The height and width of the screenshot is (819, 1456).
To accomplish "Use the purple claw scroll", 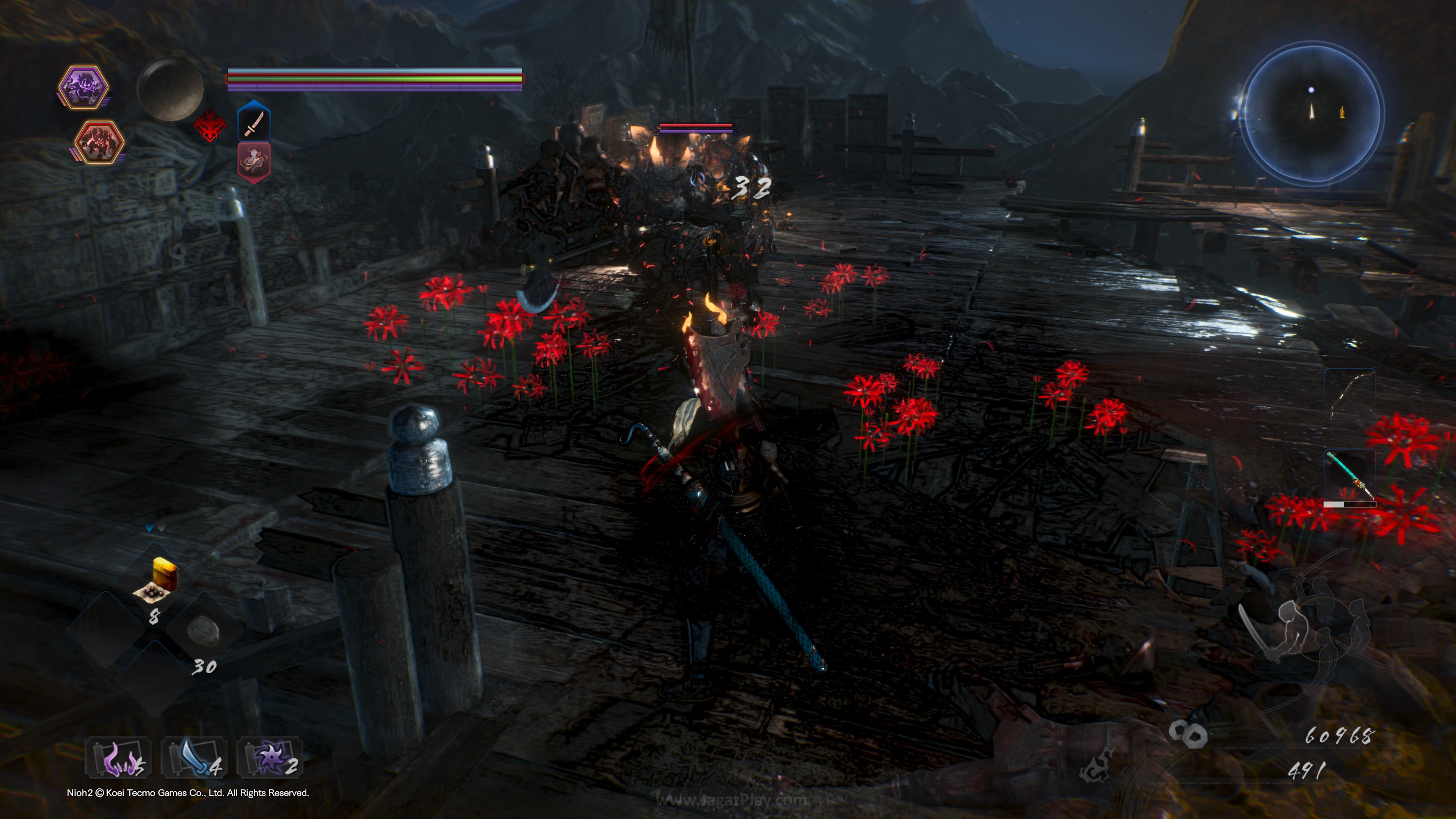I will (118, 758).
